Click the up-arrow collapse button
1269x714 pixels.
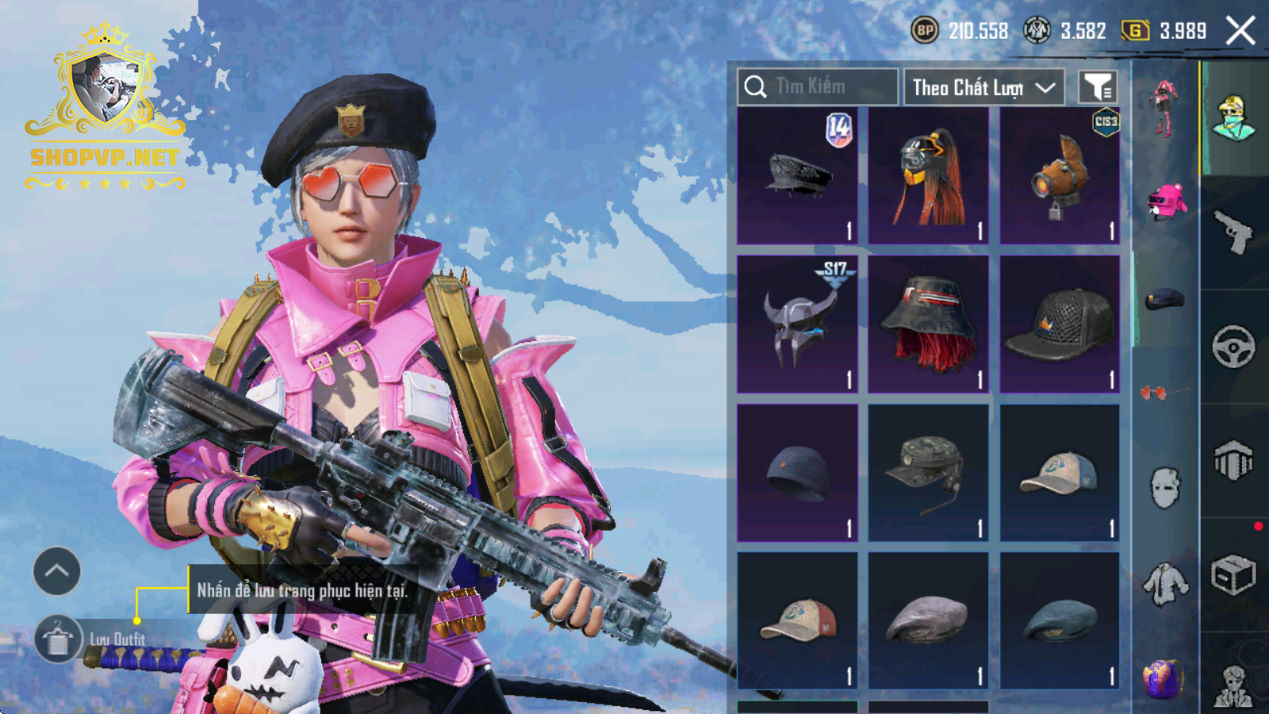[x=57, y=572]
